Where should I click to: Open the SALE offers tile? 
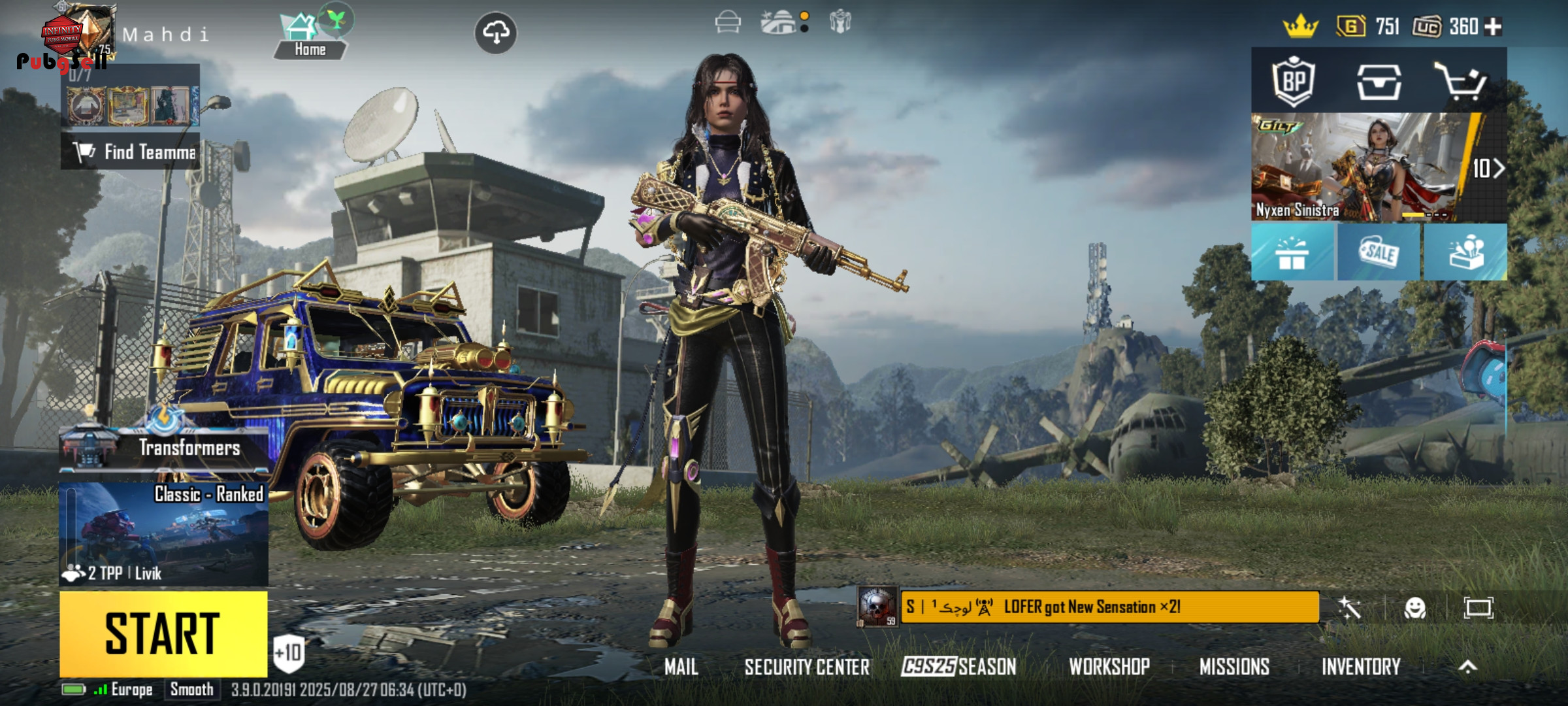tap(1379, 253)
